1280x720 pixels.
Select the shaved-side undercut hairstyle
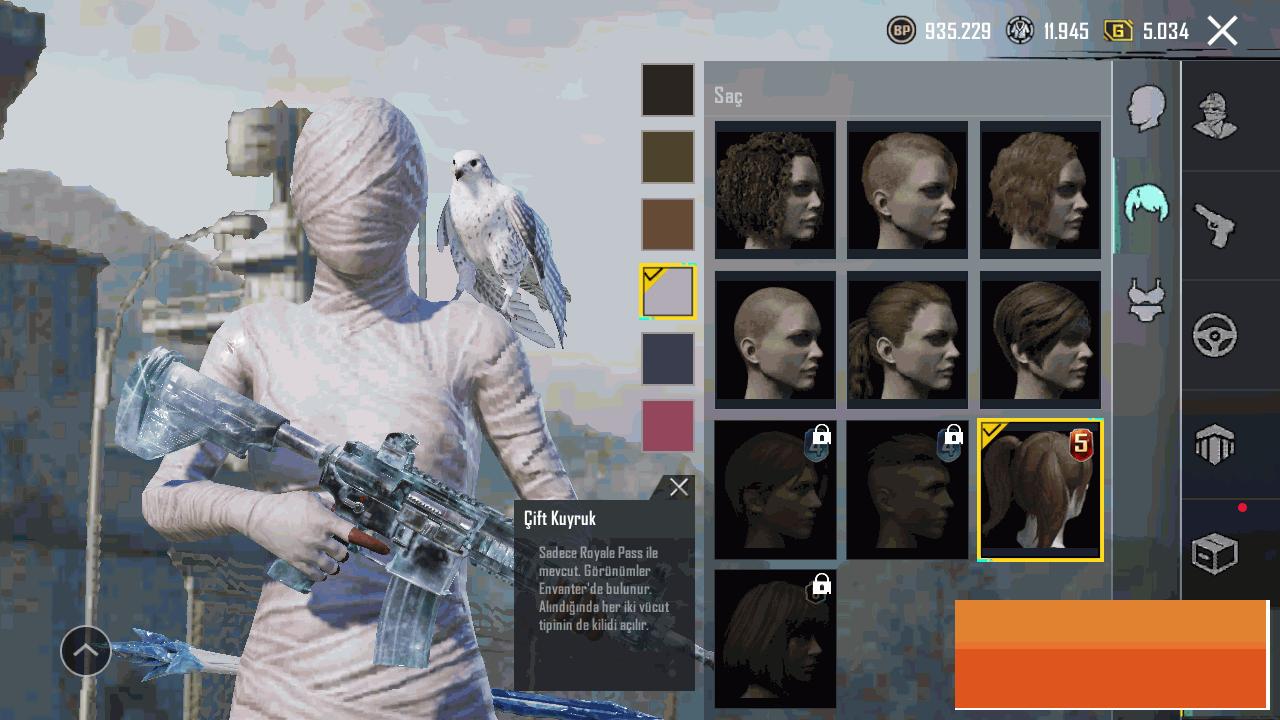(907, 189)
